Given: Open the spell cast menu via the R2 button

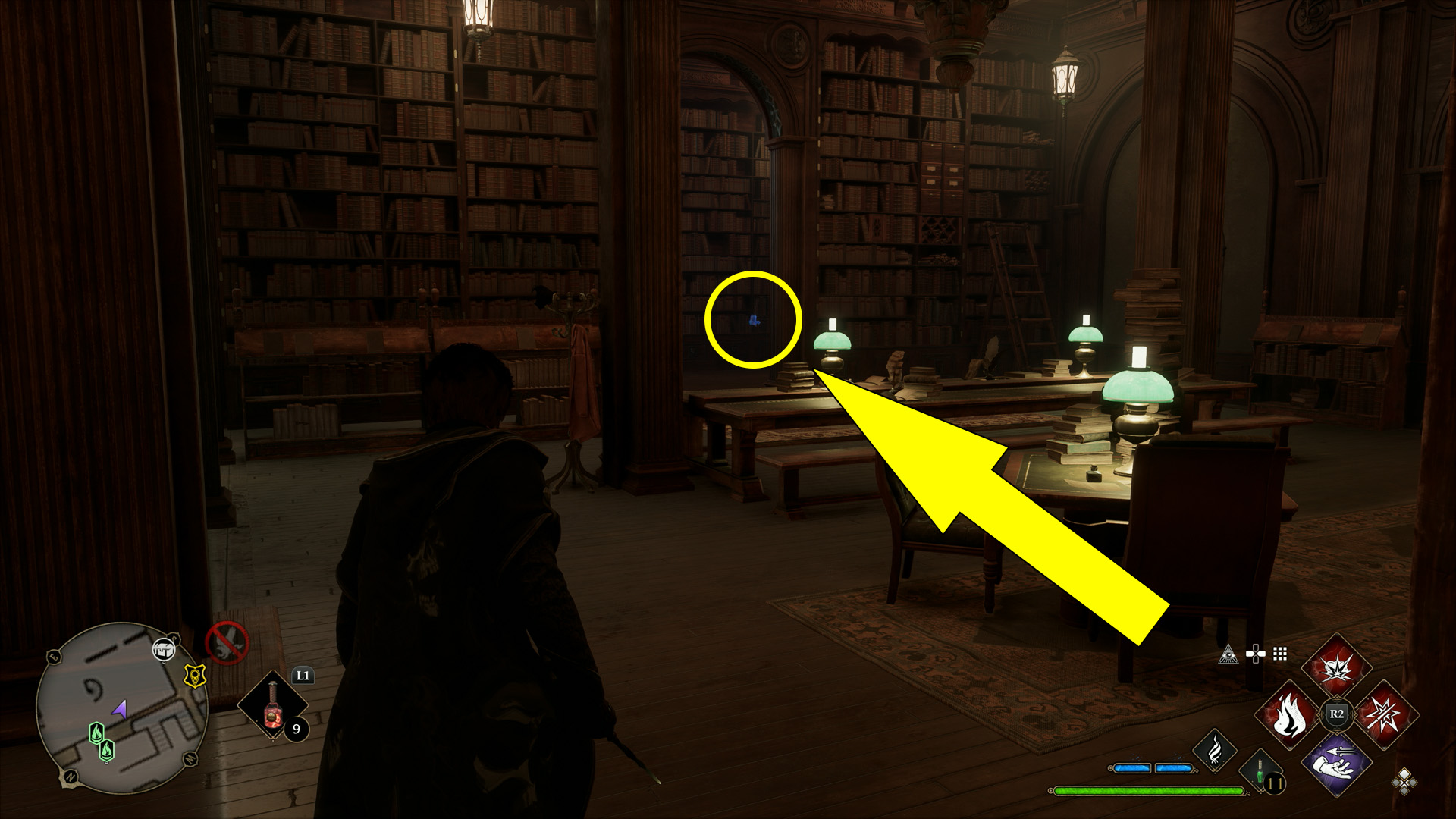Looking at the screenshot, I should pos(1336,713).
